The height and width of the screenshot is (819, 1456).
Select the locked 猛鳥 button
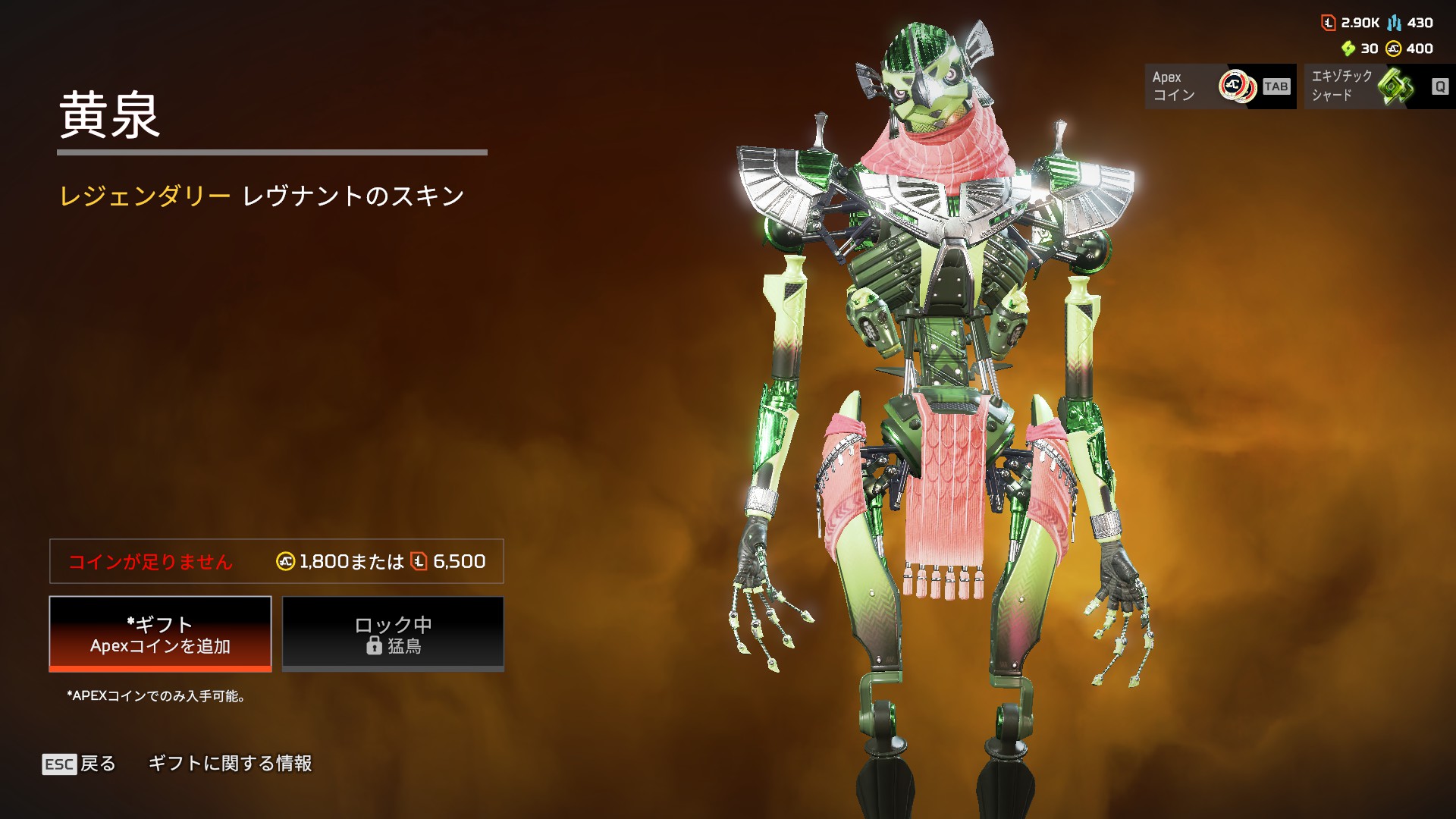(393, 634)
